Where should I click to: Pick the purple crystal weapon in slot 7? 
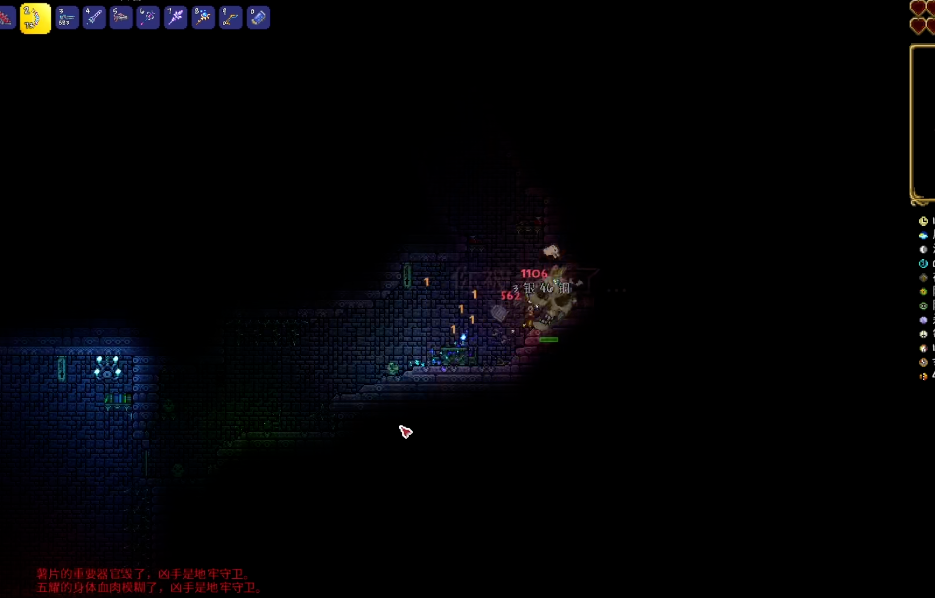pos(176,17)
